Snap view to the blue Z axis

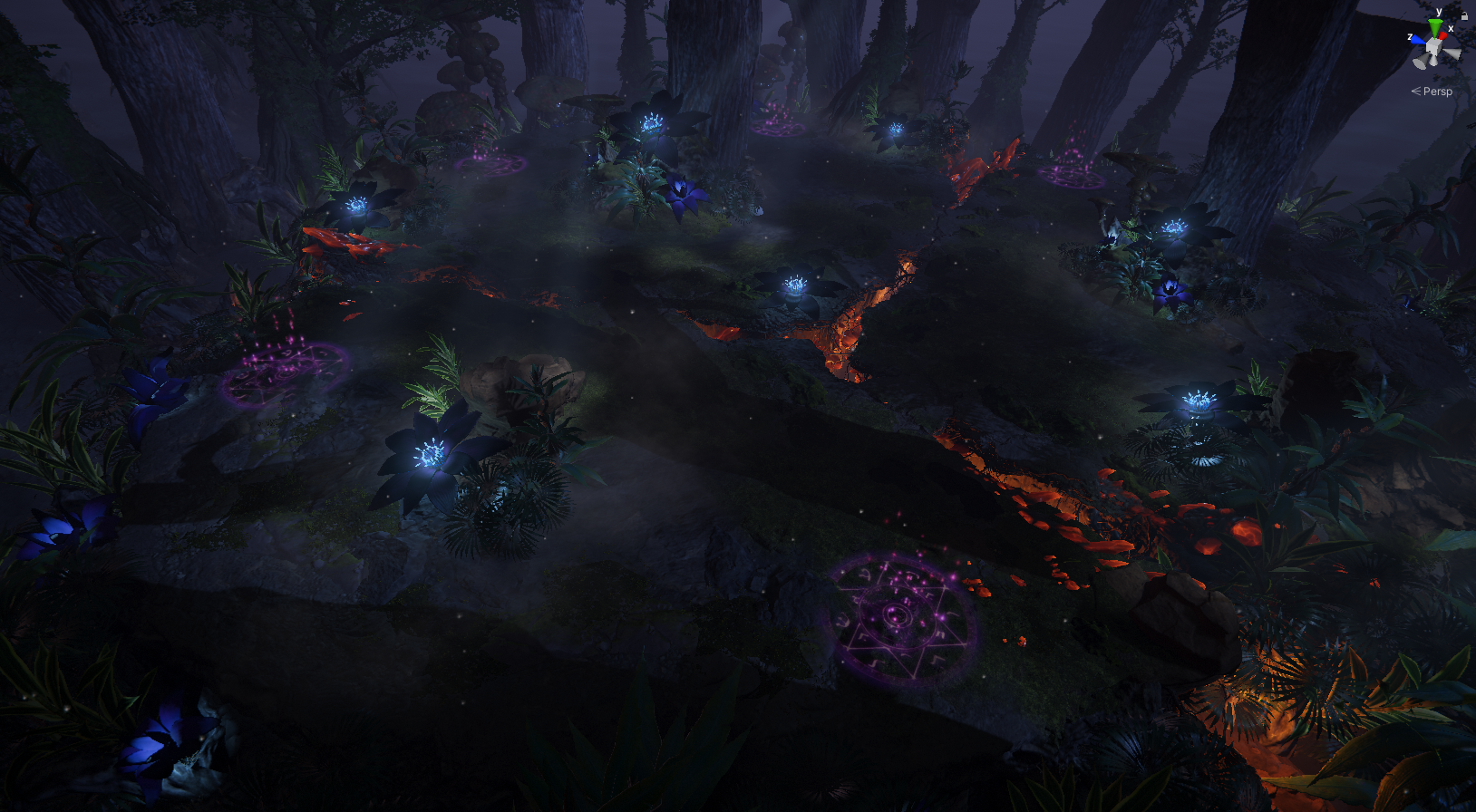coord(1417,40)
